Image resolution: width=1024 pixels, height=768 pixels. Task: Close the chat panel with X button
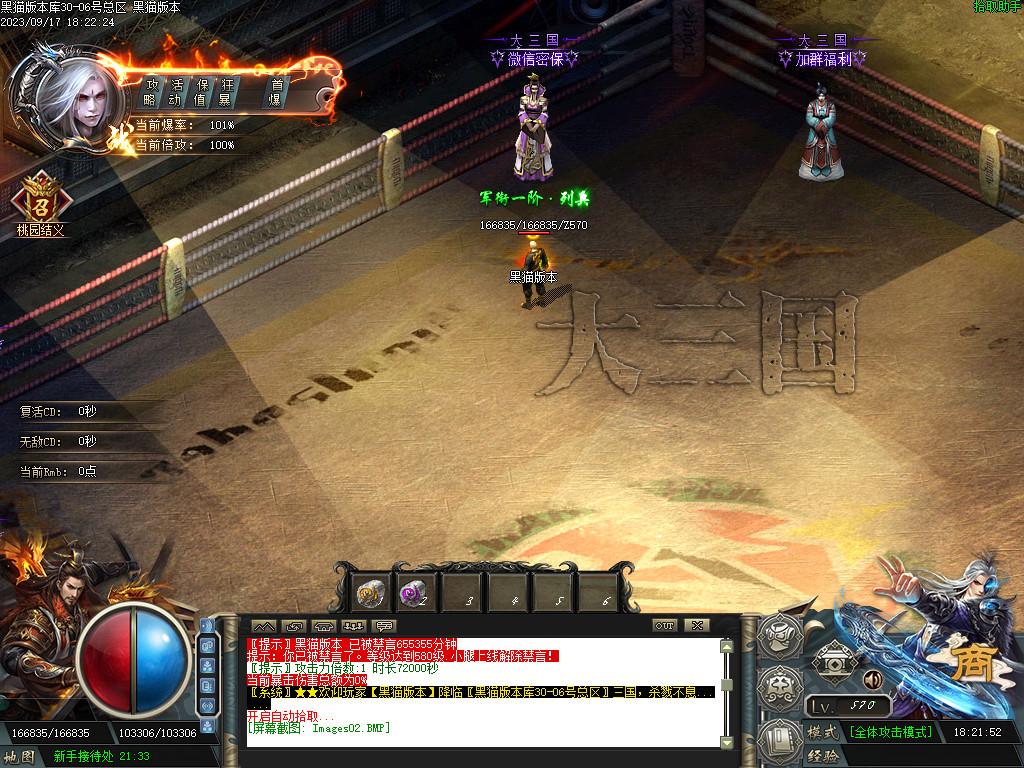click(x=697, y=626)
